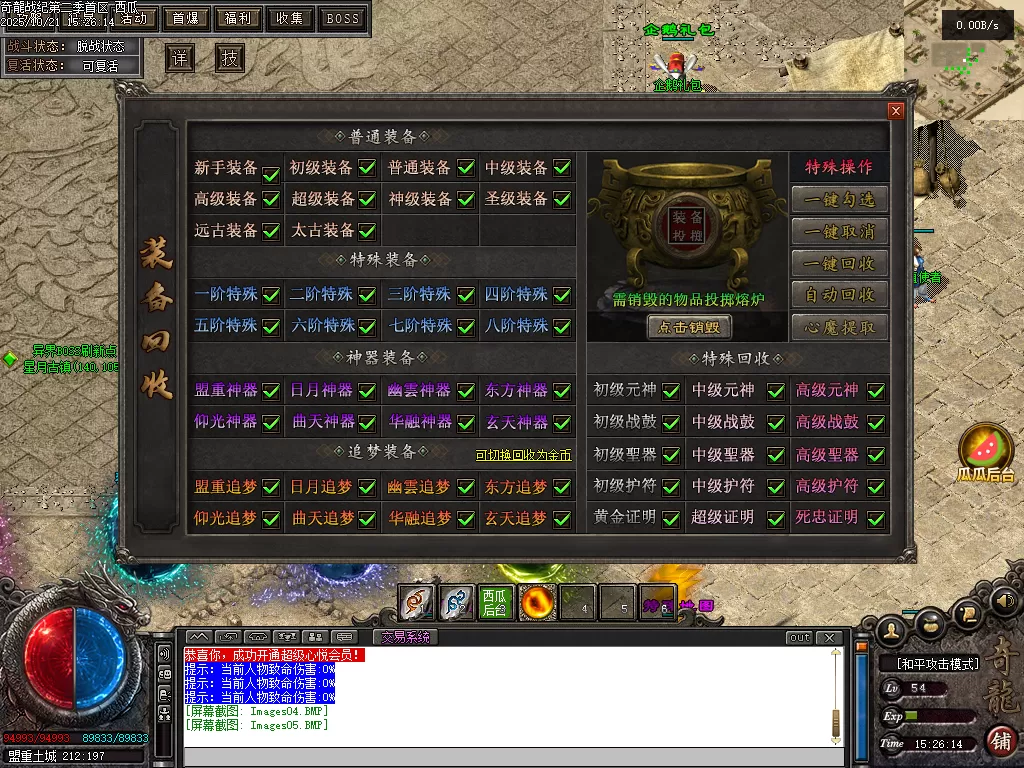
Task: Click the fireball skill on the hotbar
Action: point(537,602)
